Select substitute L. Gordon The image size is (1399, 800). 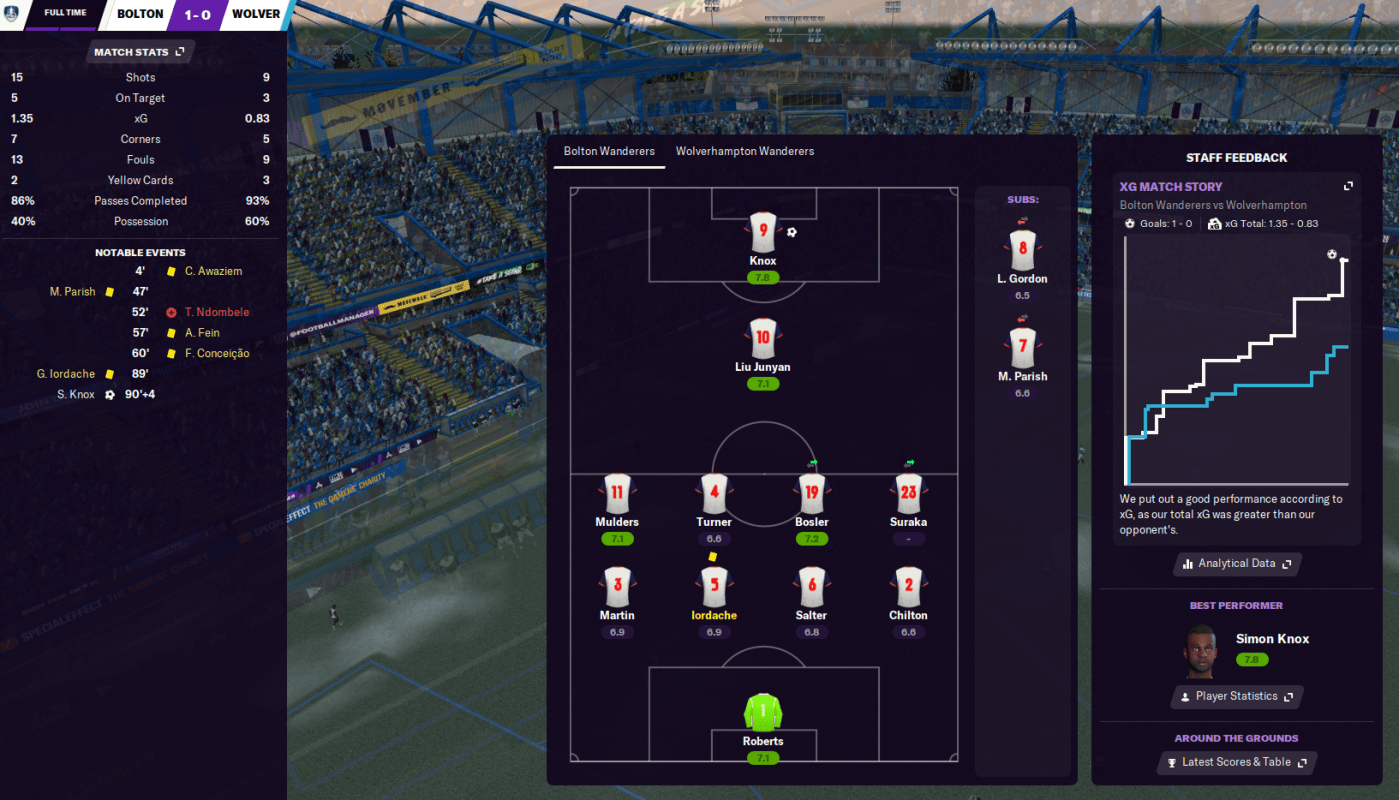click(1022, 249)
